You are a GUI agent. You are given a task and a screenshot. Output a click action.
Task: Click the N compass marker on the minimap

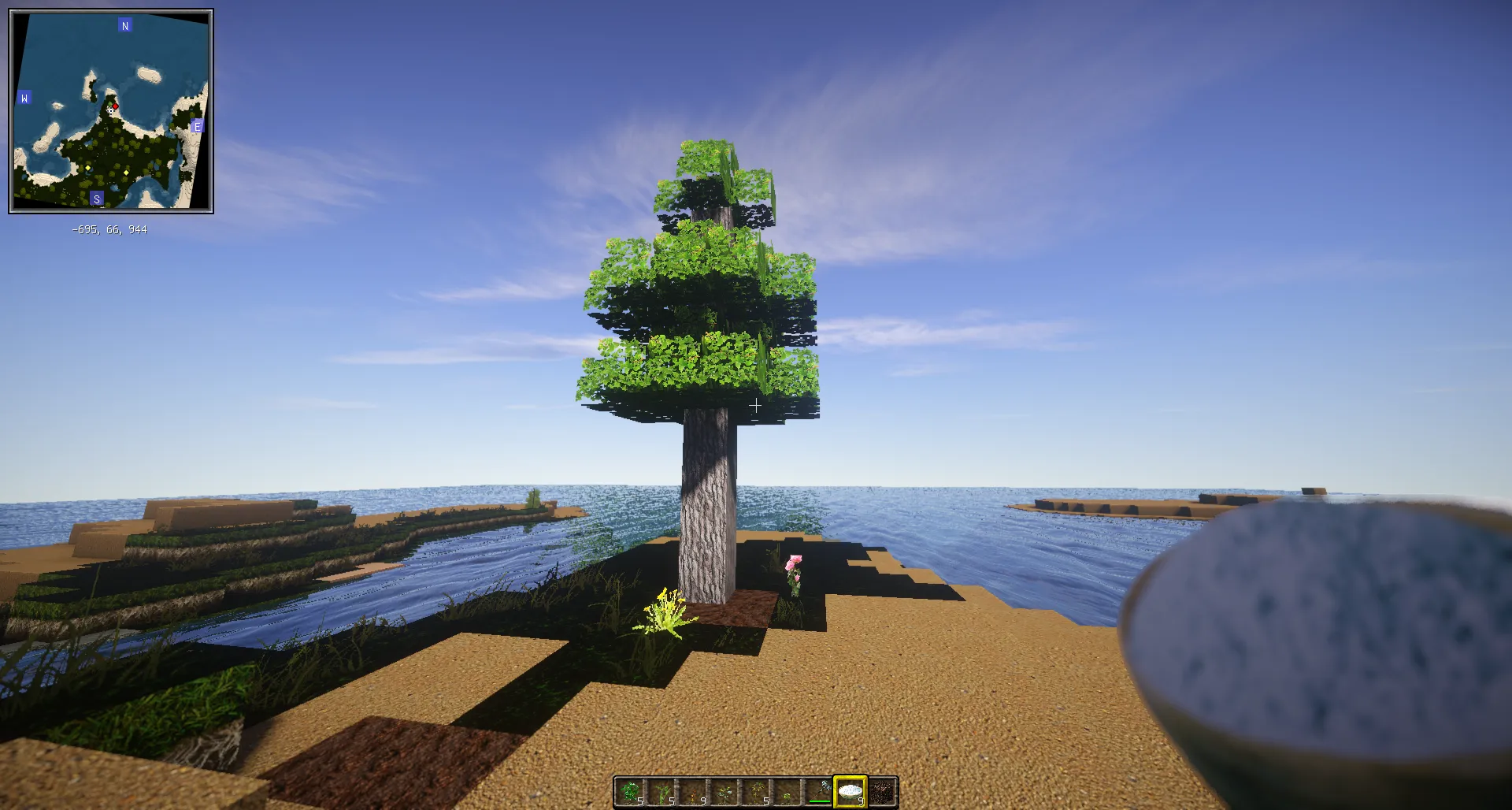124,24
